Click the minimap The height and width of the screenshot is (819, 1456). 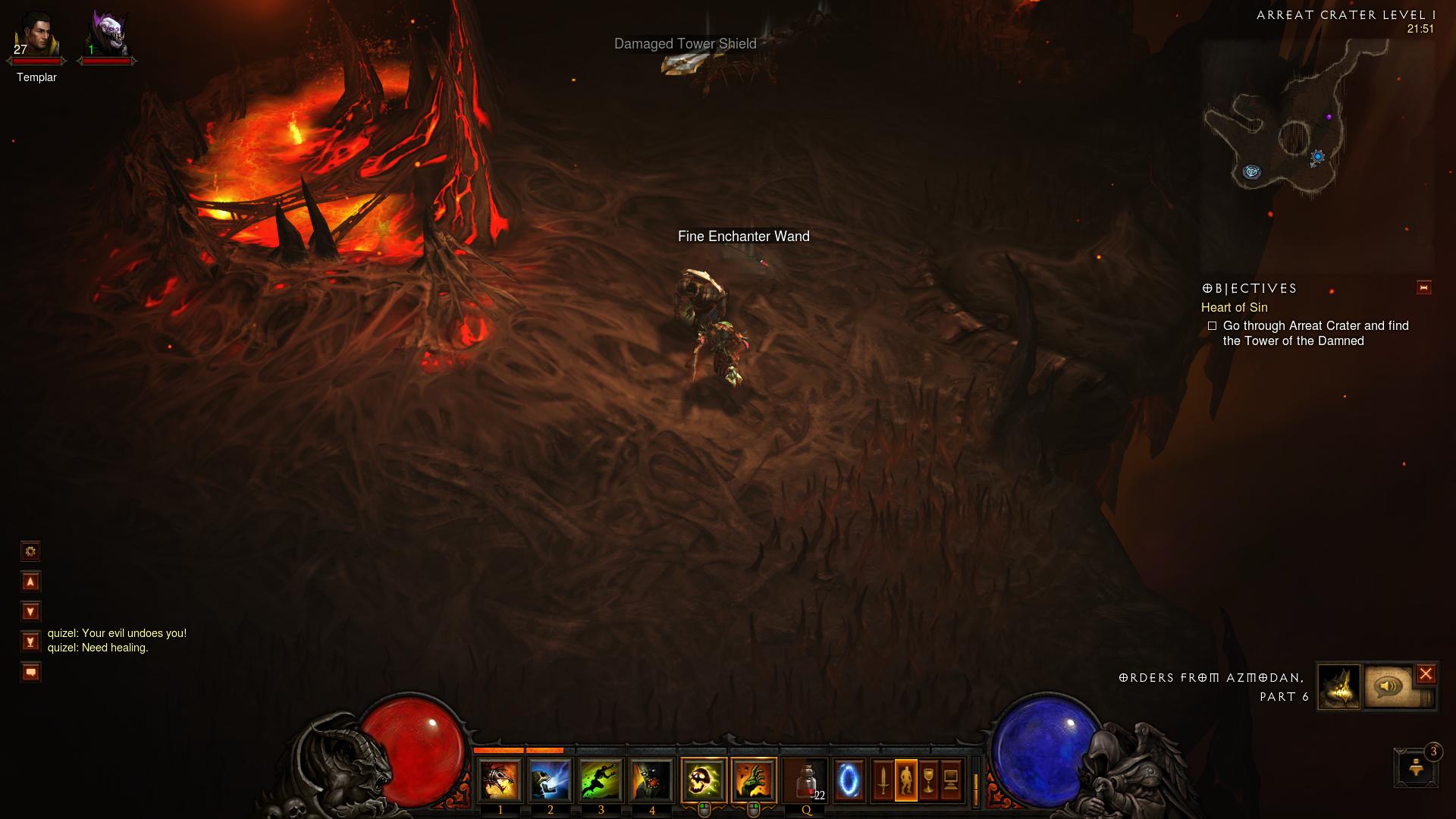[1289, 129]
